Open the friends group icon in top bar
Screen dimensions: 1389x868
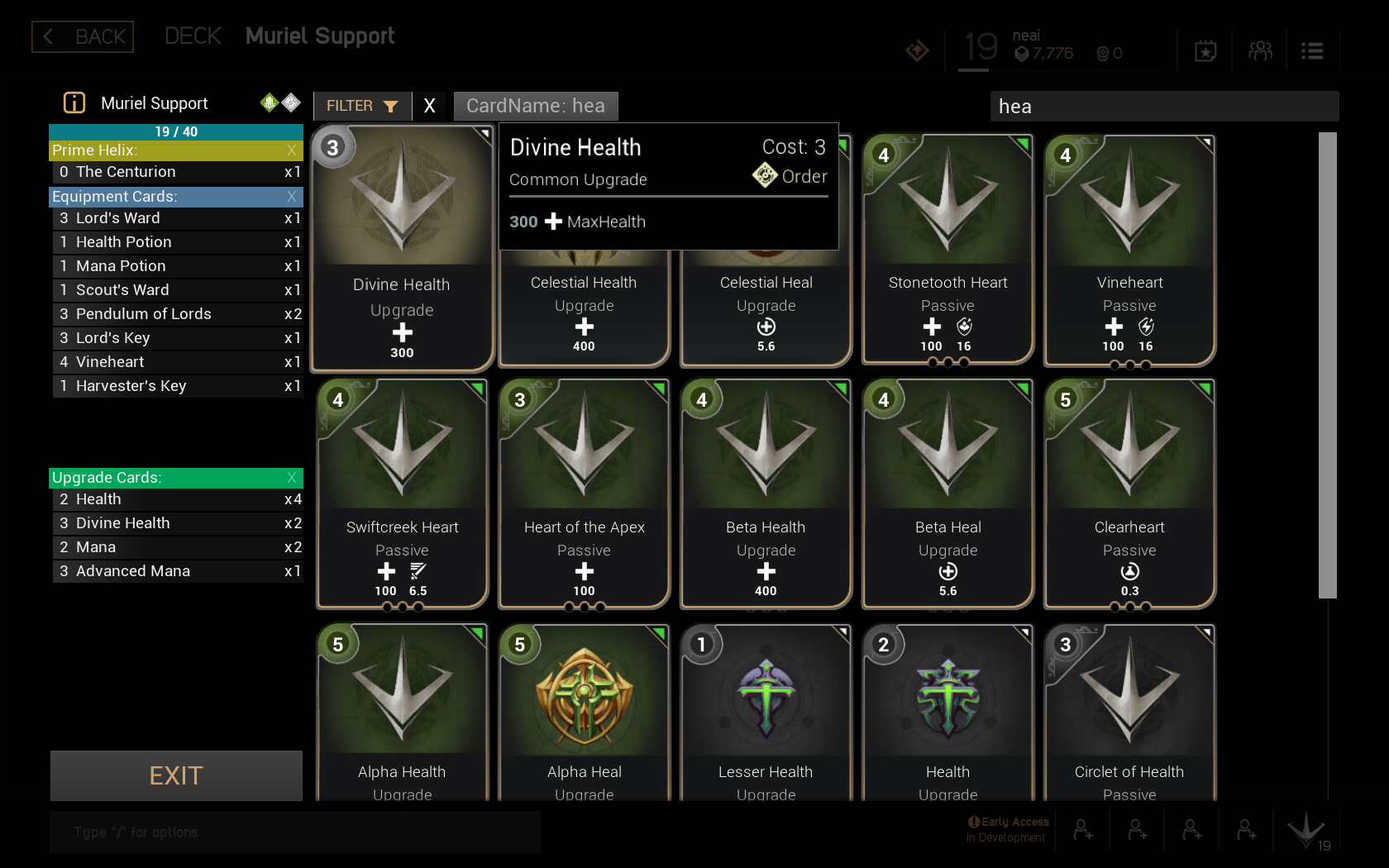pos(1260,51)
